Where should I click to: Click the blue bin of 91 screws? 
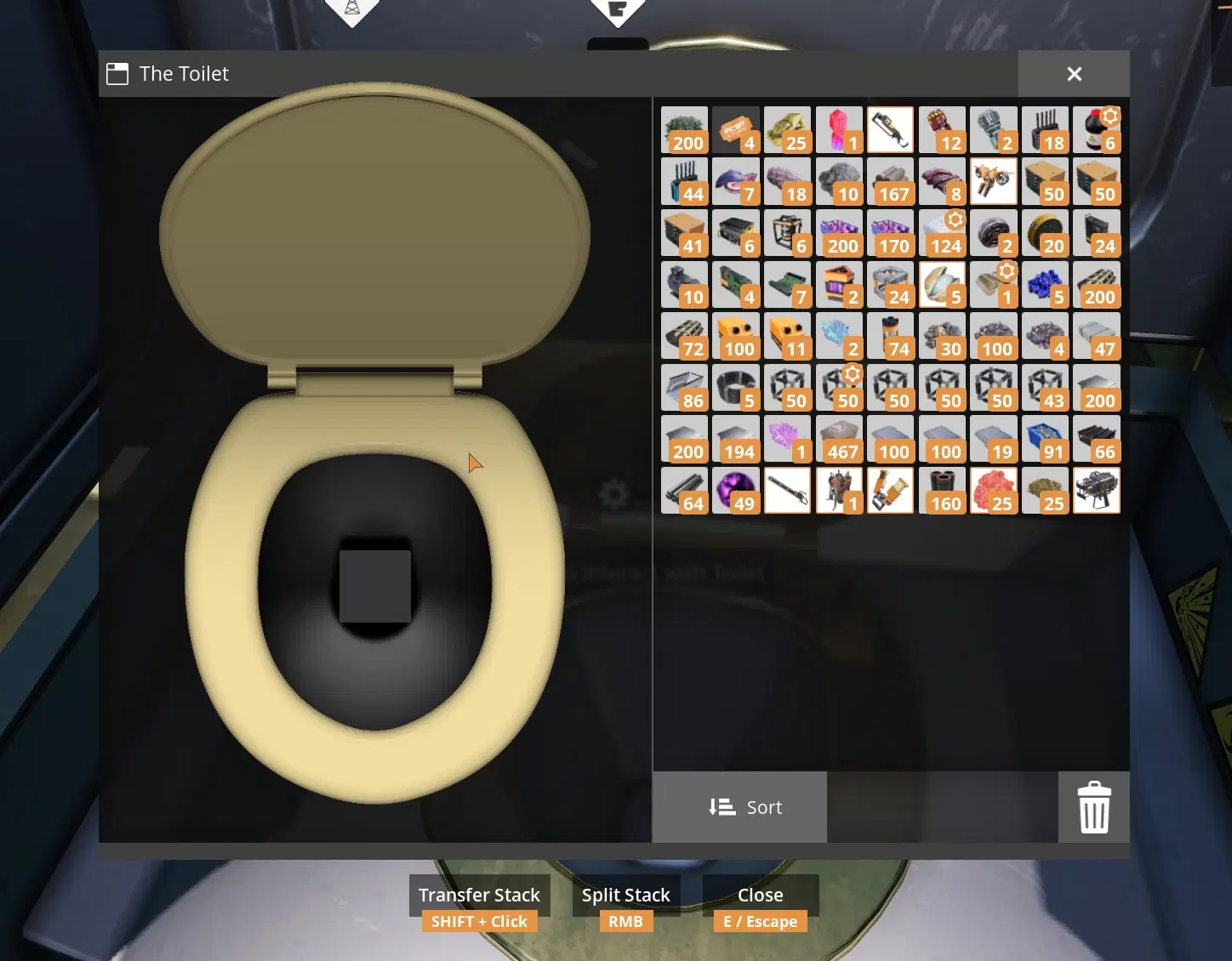[x=1045, y=439]
